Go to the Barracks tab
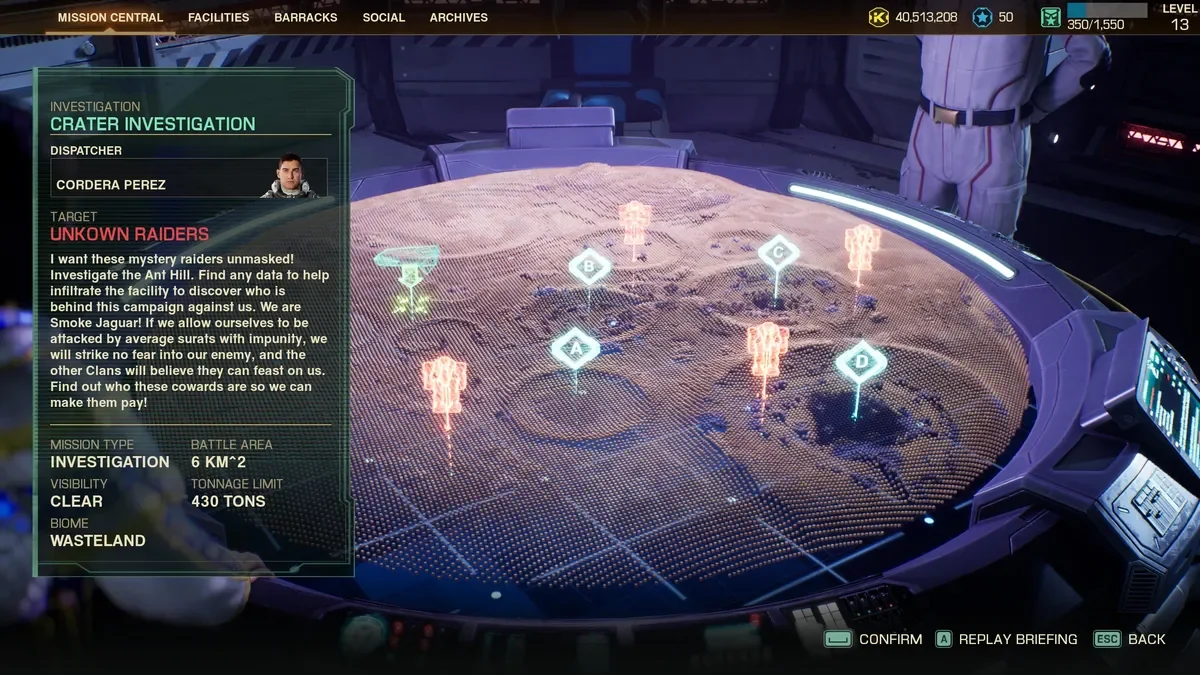This screenshot has width=1200, height=675. [x=306, y=17]
